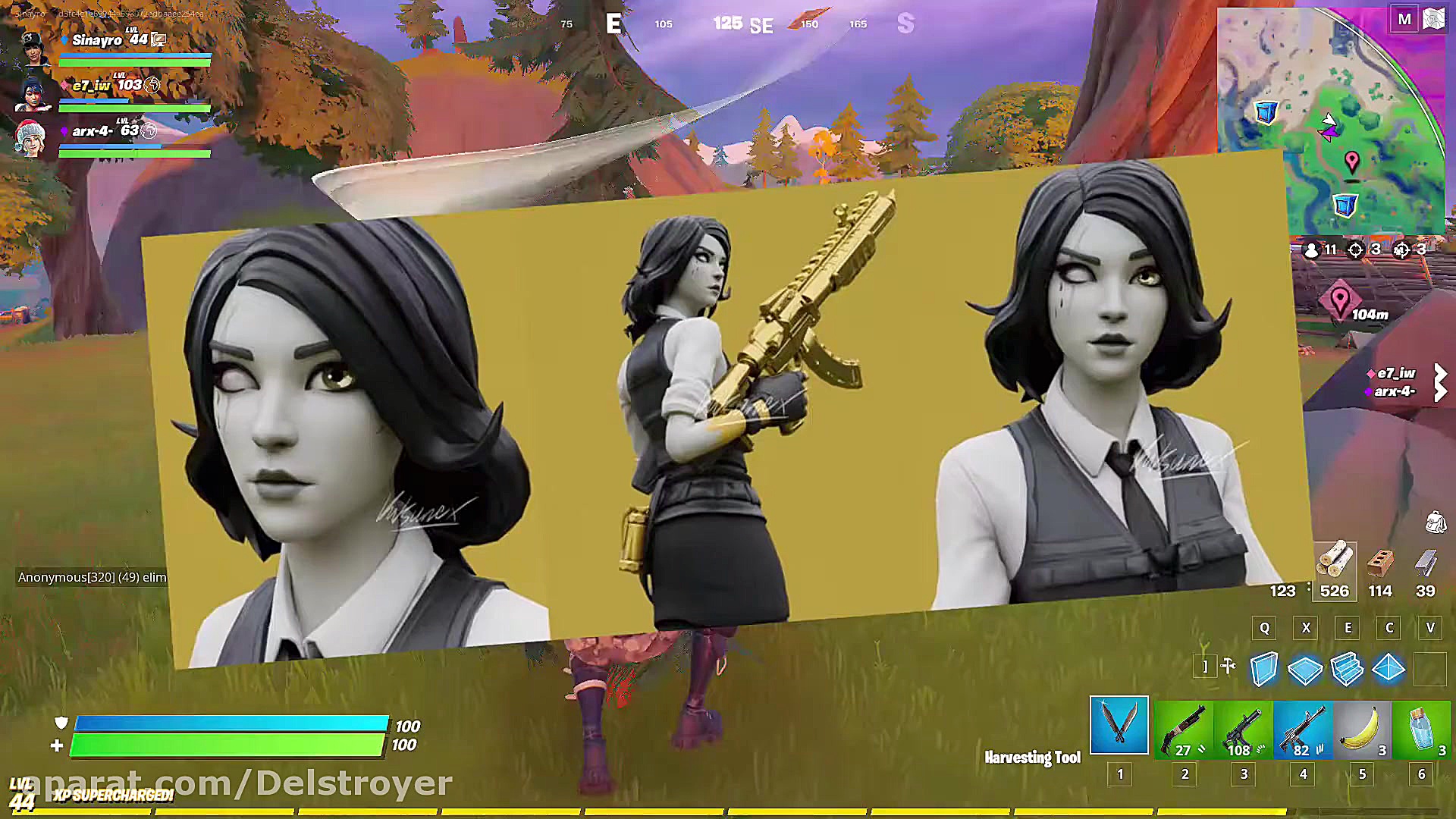Screen dimensions: 1456x819
Task: Select the floor building piece icon
Action: click(x=1306, y=669)
